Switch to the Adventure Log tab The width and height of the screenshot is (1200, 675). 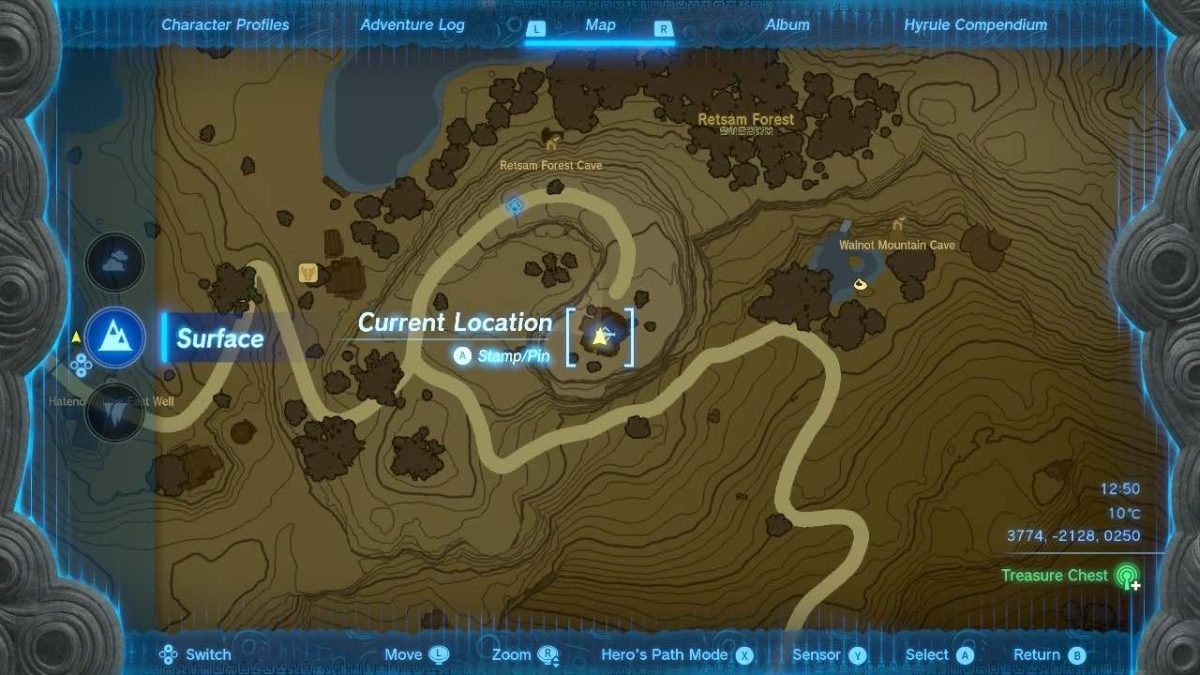(412, 25)
